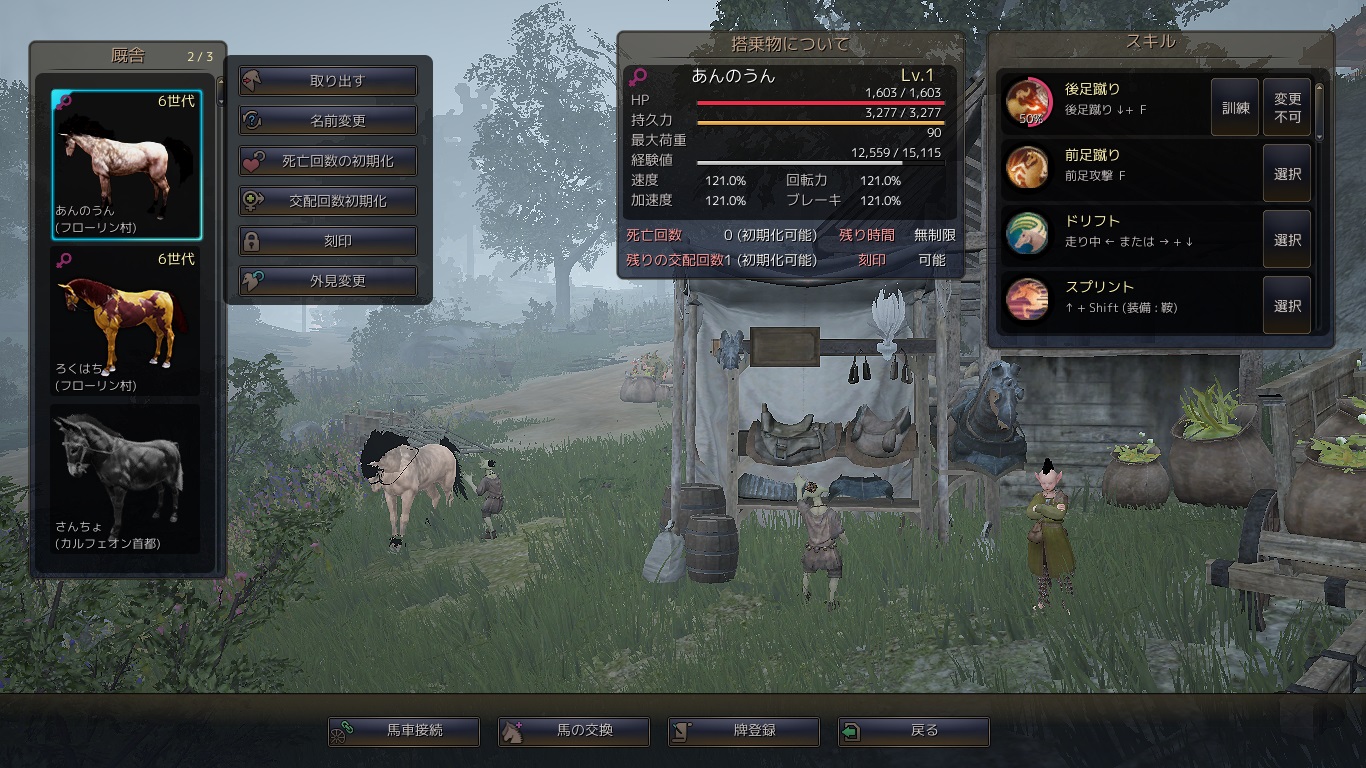Click 訓練 for the 後足蹴り skill
The height and width of the screenshot is (768, 1366).
1236,107
